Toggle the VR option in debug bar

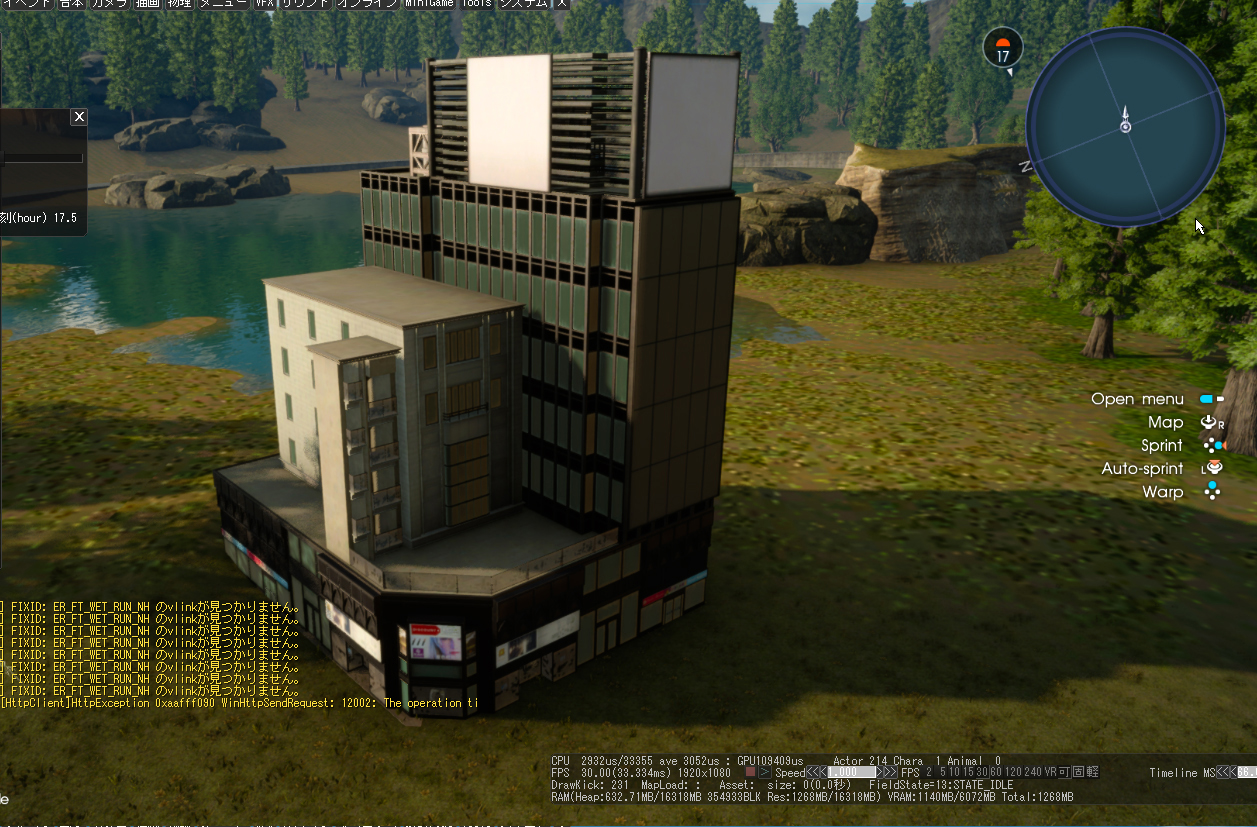(x=1050, y=773)
